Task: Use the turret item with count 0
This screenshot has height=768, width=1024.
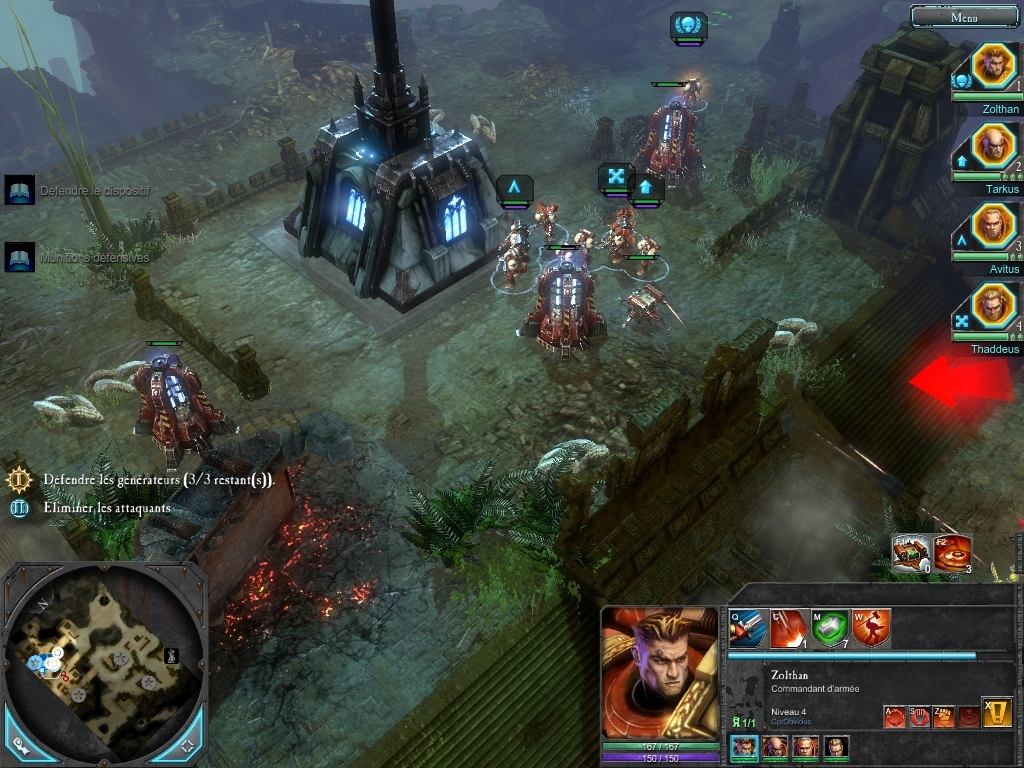Action: pos(911,554)
